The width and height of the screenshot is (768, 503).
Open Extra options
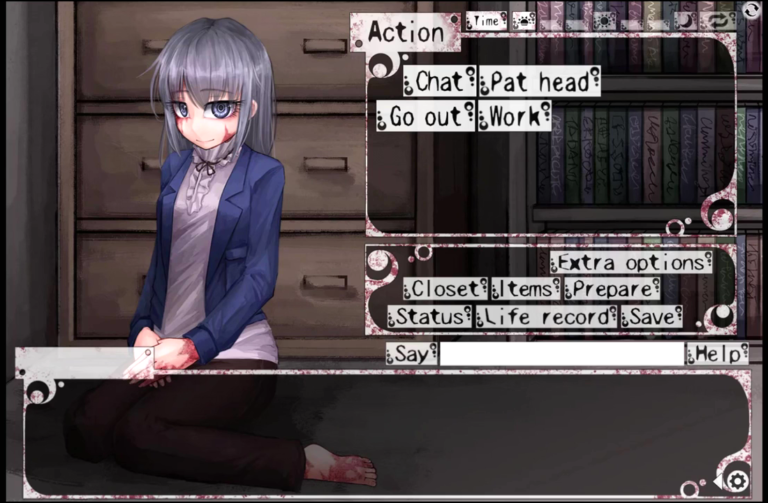pyautogui.click(x=631, y=262)
